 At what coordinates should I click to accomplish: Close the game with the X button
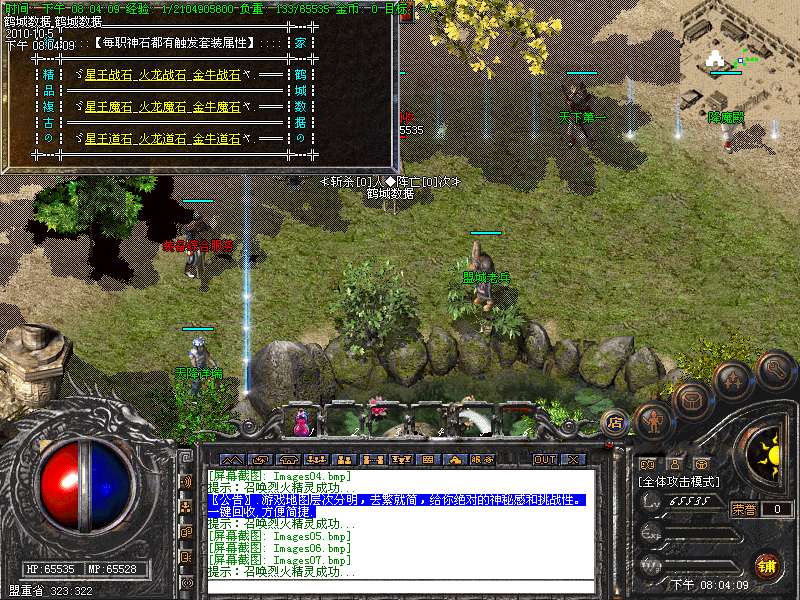(573, 459)
